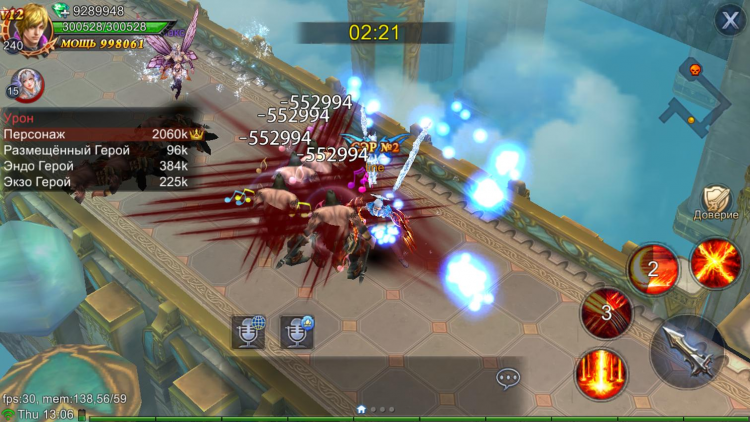This screenshot has height=422, width=750.
Task: Cast the fire pillar skill
Action: click(602, 374)
